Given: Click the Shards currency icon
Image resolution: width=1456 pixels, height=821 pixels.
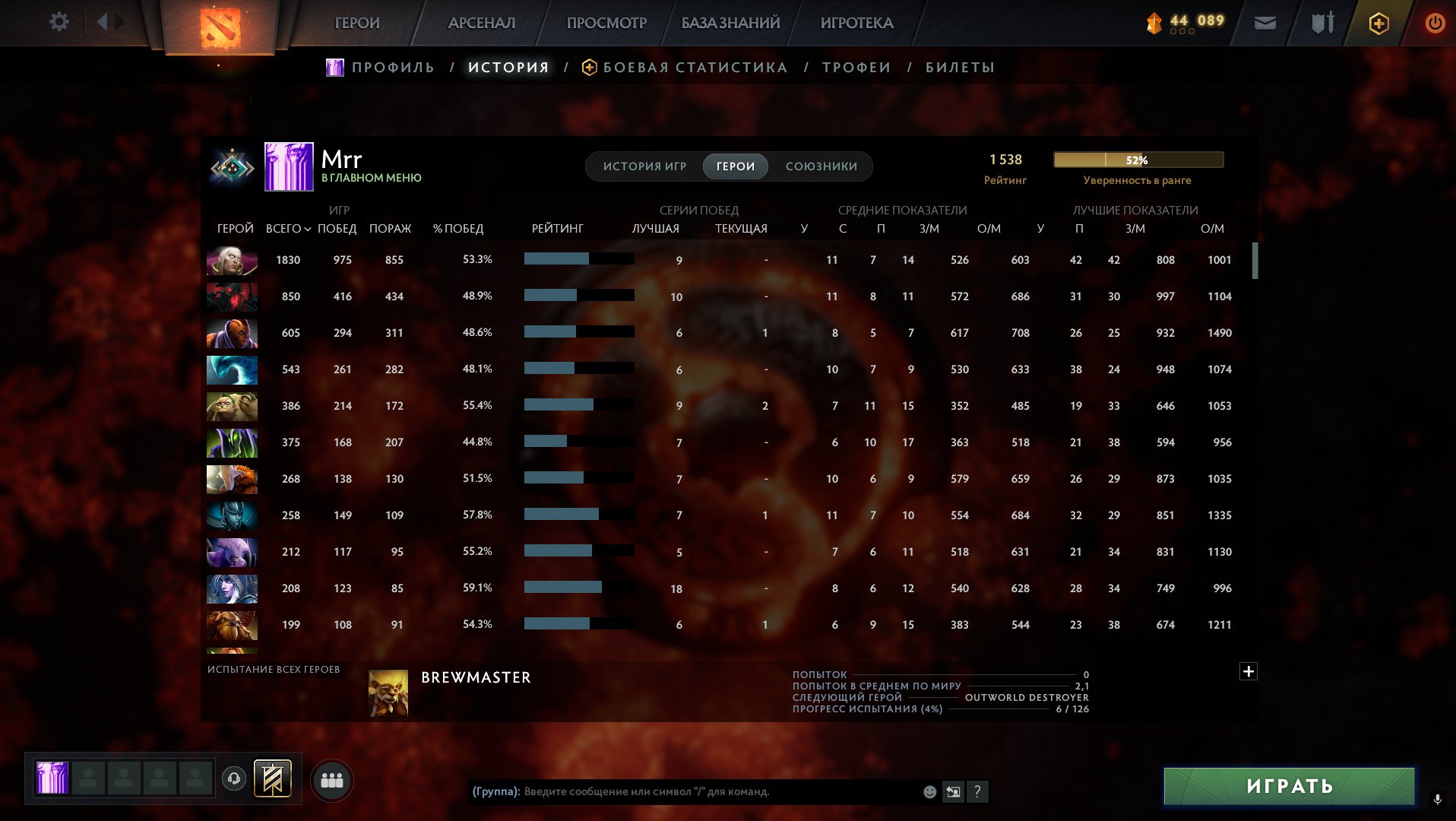Looking at the screenshot, I should coord(1153,24).
